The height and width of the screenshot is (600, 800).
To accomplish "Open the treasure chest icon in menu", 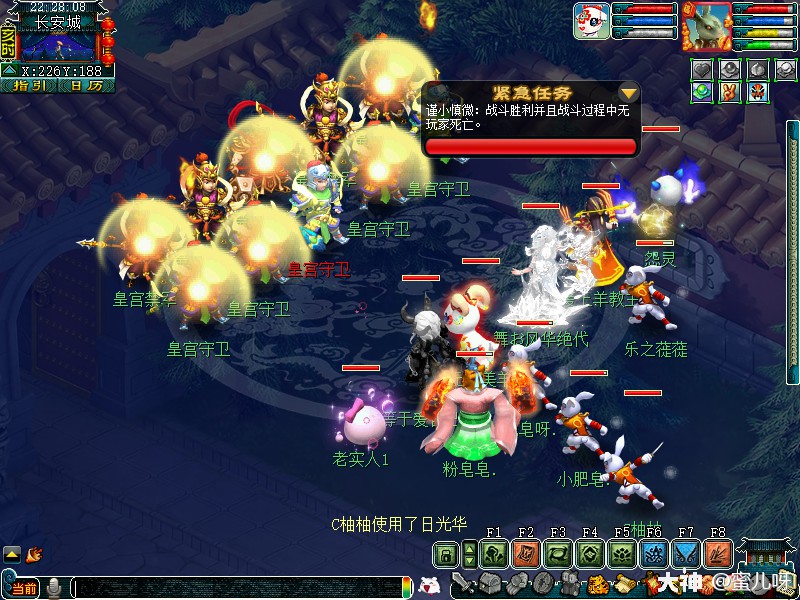I will pyautogui.click(x=489, y=583).
